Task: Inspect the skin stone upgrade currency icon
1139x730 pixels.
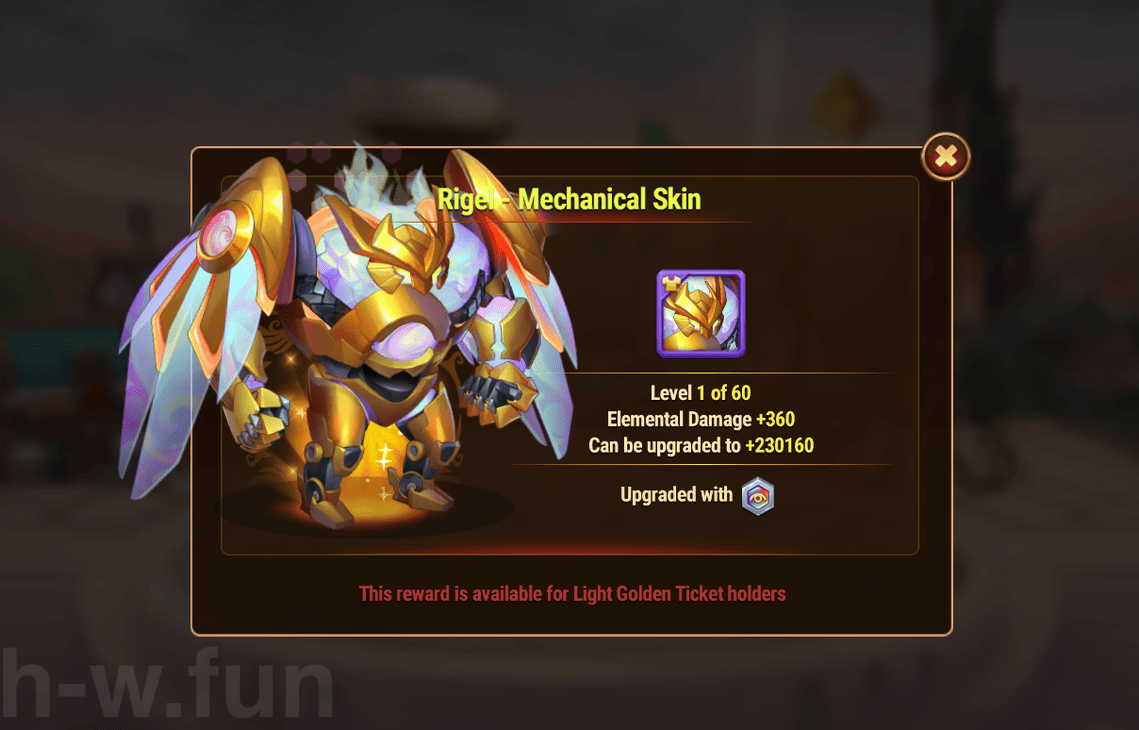Action: tap(758, 496)
